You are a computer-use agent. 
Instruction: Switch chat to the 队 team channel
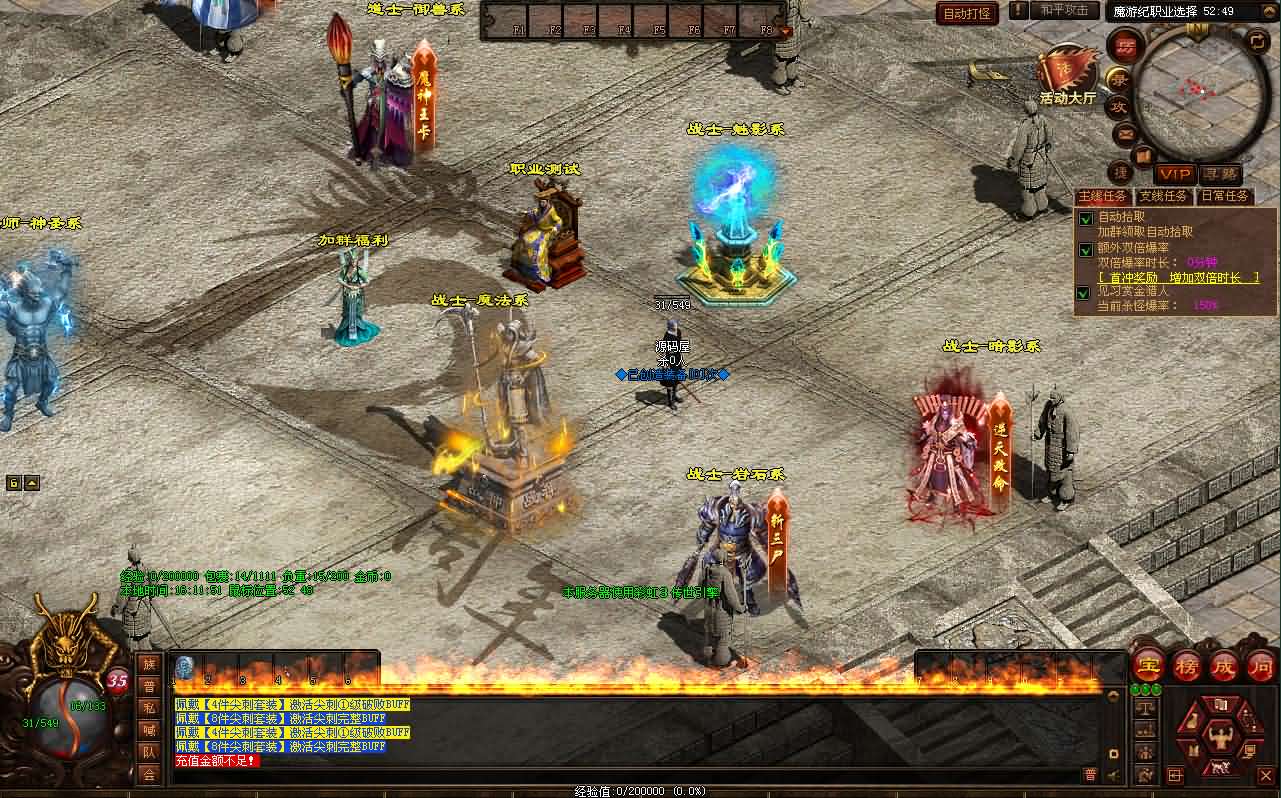pos(149,752)
